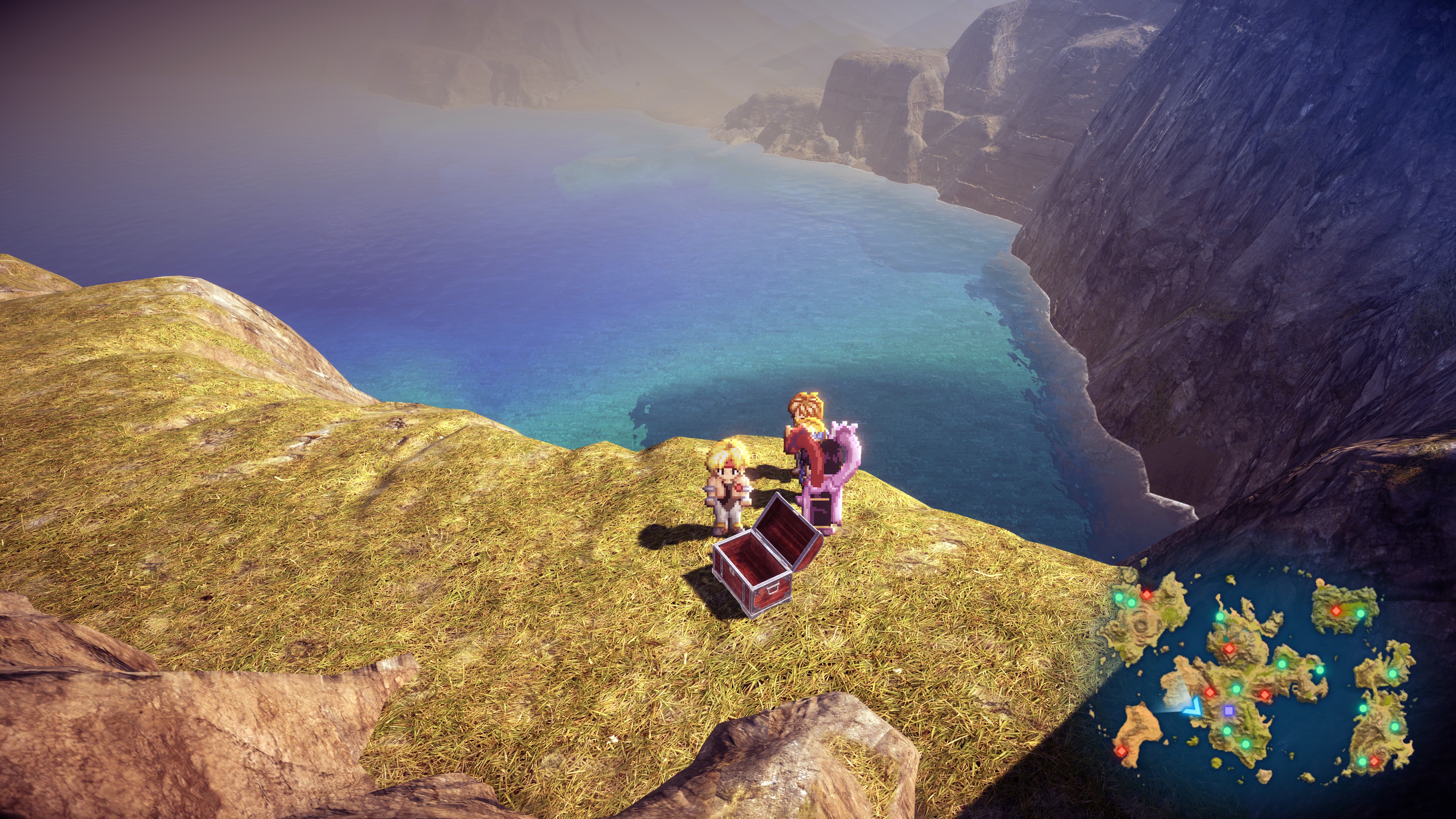Click the blue player arrow on the minimap

tap(1194, 706)
